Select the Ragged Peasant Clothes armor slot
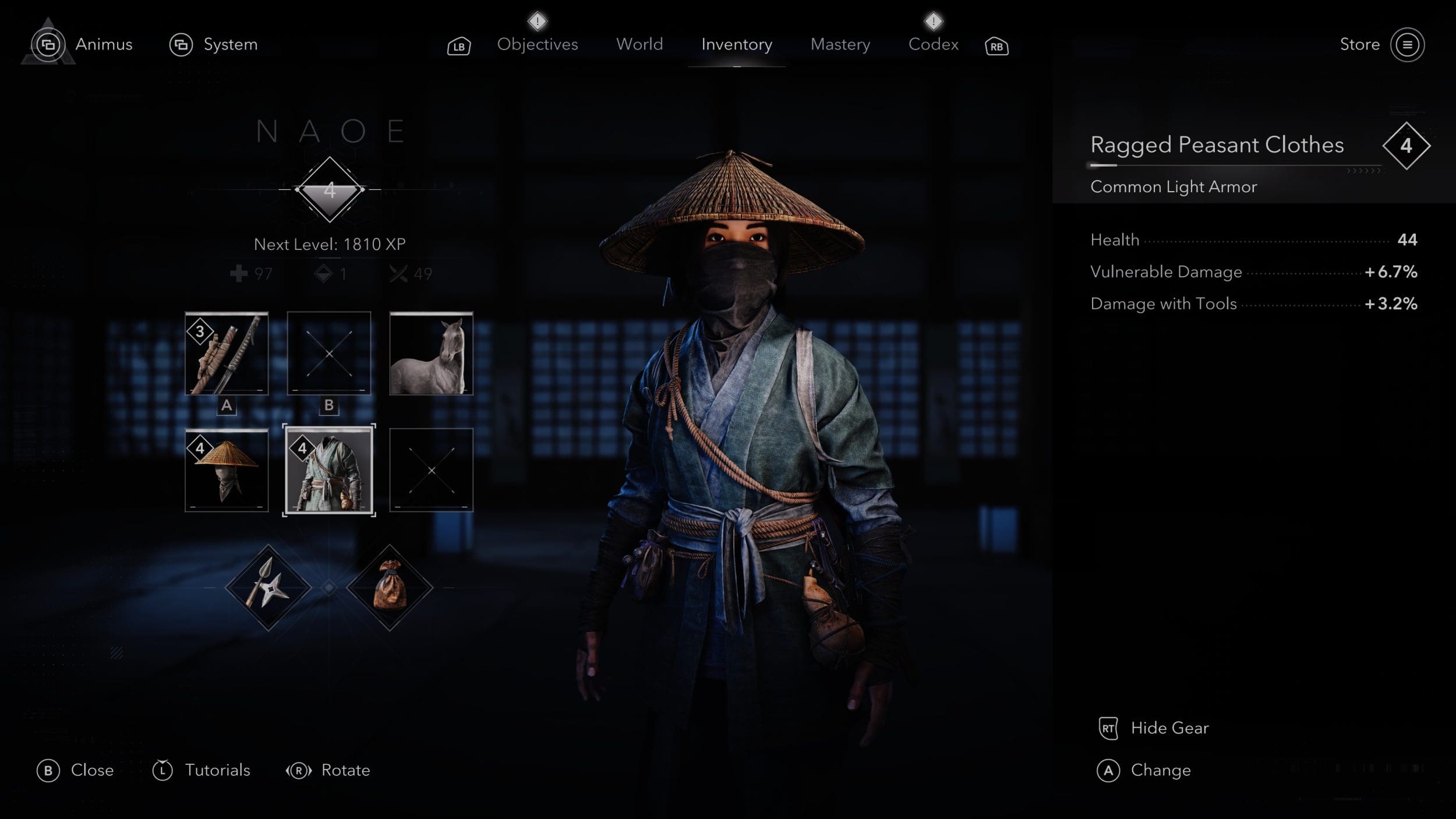This screenshot has width=1456, height=819. [329, 471]
